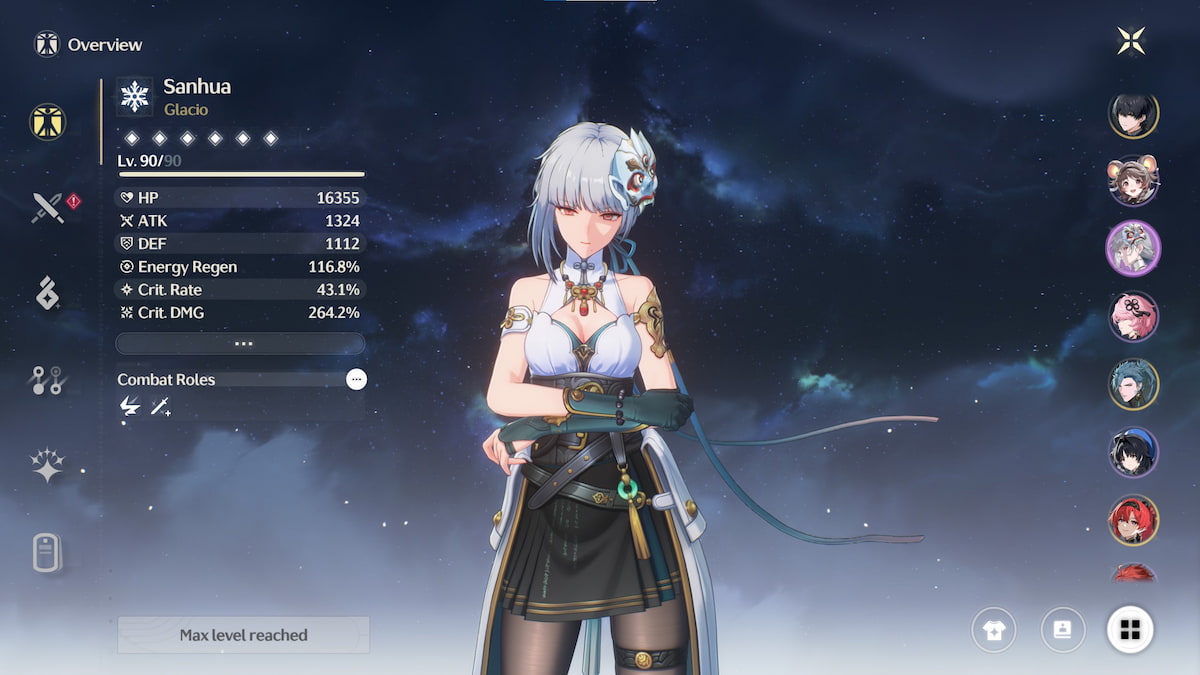Viewport: 1200px width, 675px height.
Task: Open the outfit button with the shirt icon
Action: click(994, 630)
